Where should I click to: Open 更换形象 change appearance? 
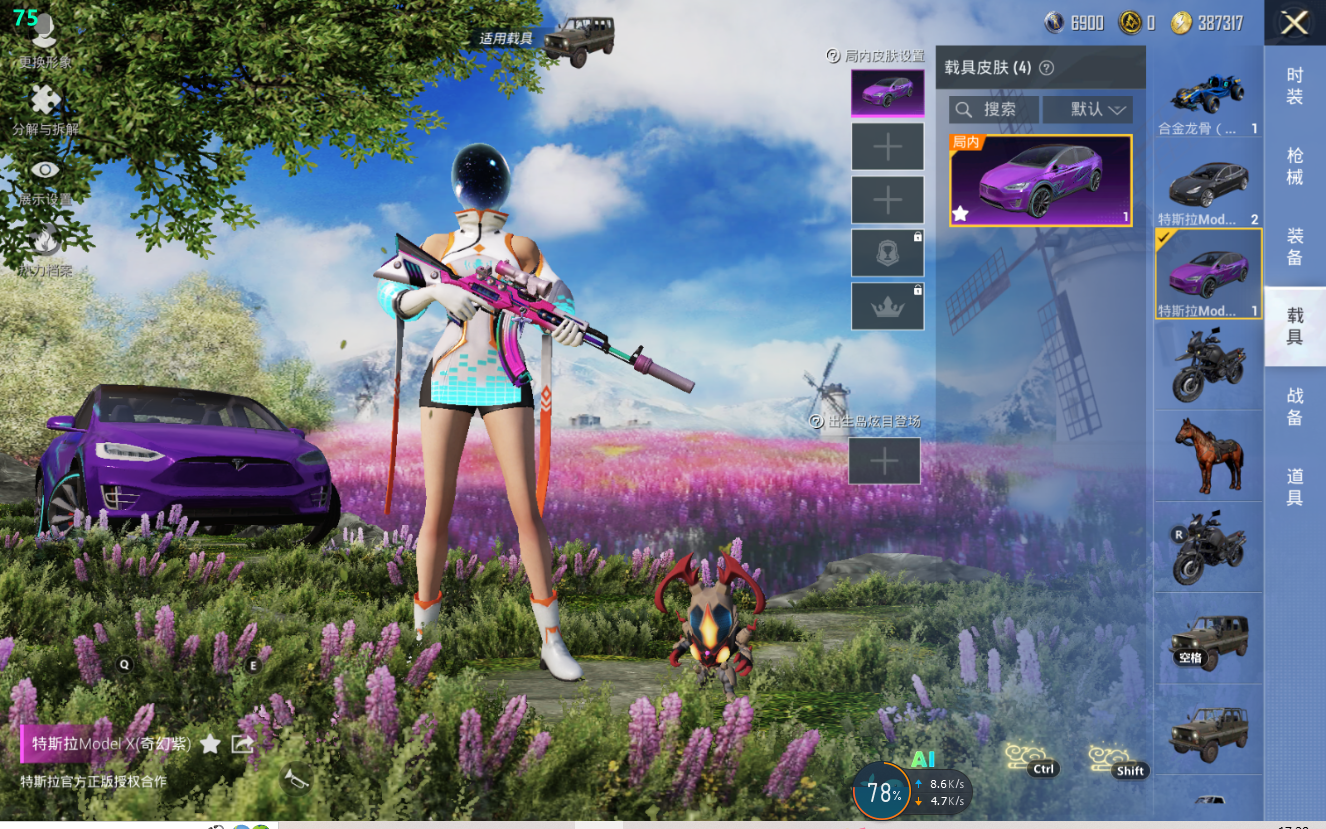[x=44, y=38]
